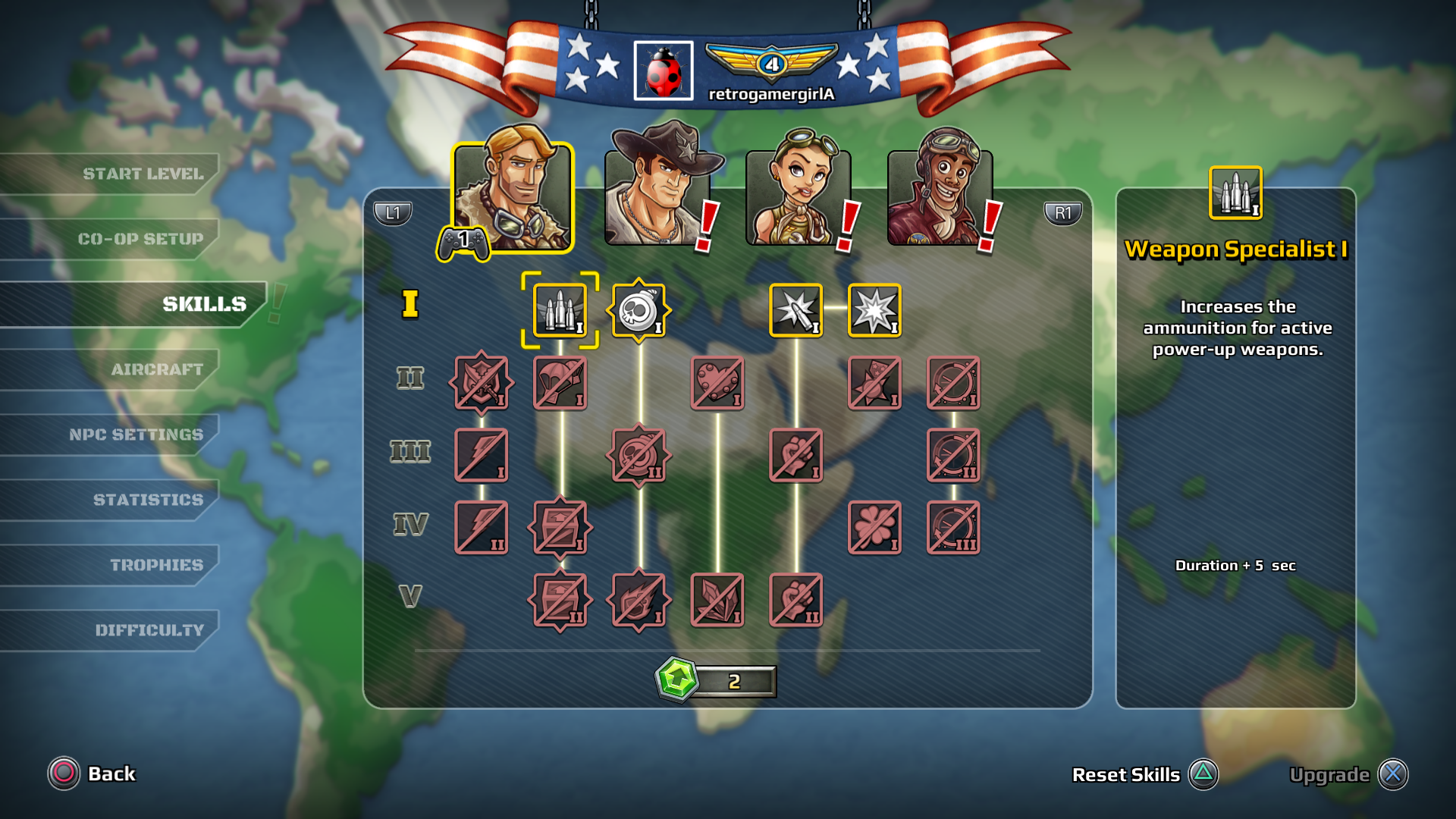Select the clenched fist skill in row III

point(797,455)
